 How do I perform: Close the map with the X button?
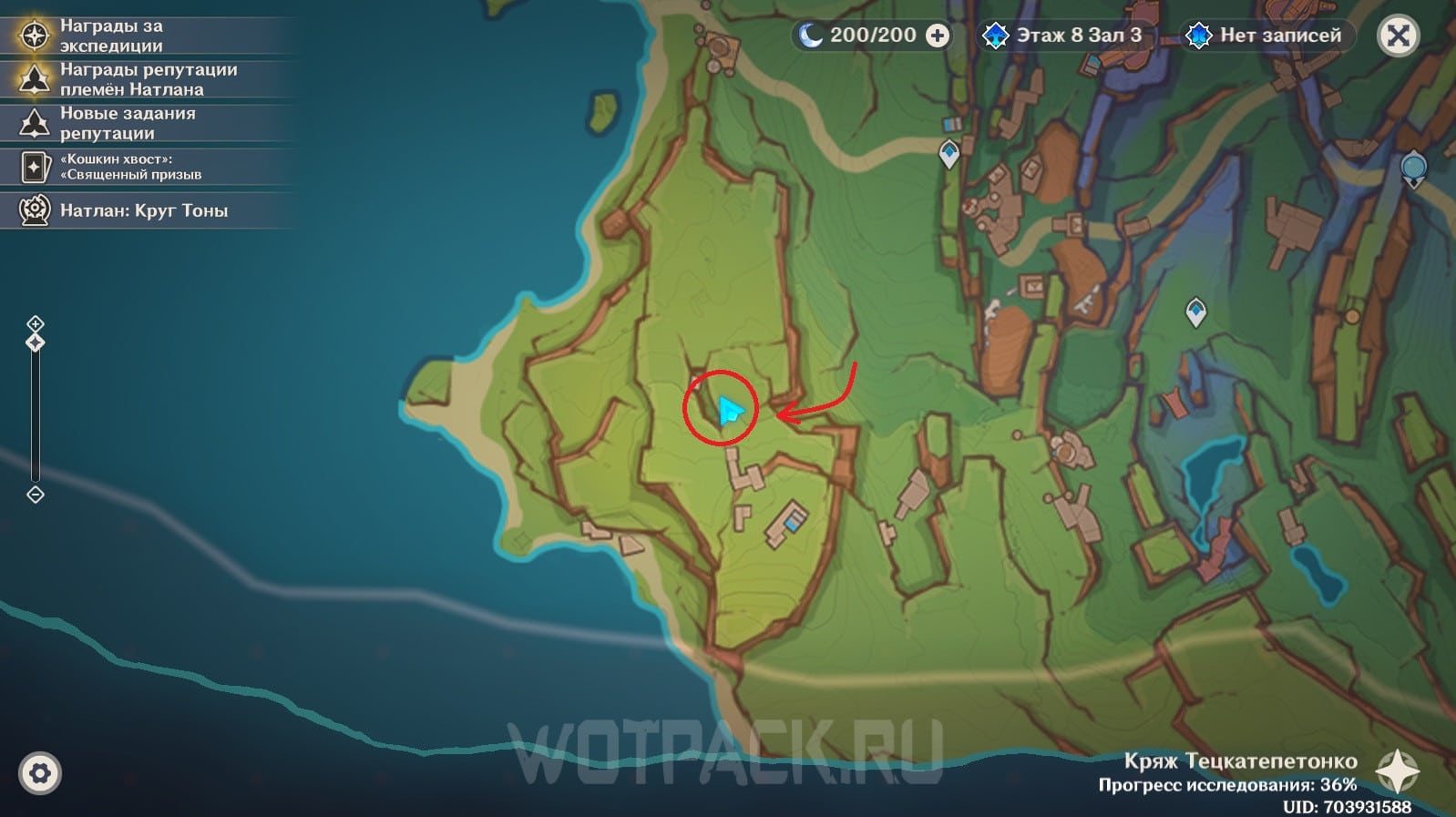(x=1398, y=36)
